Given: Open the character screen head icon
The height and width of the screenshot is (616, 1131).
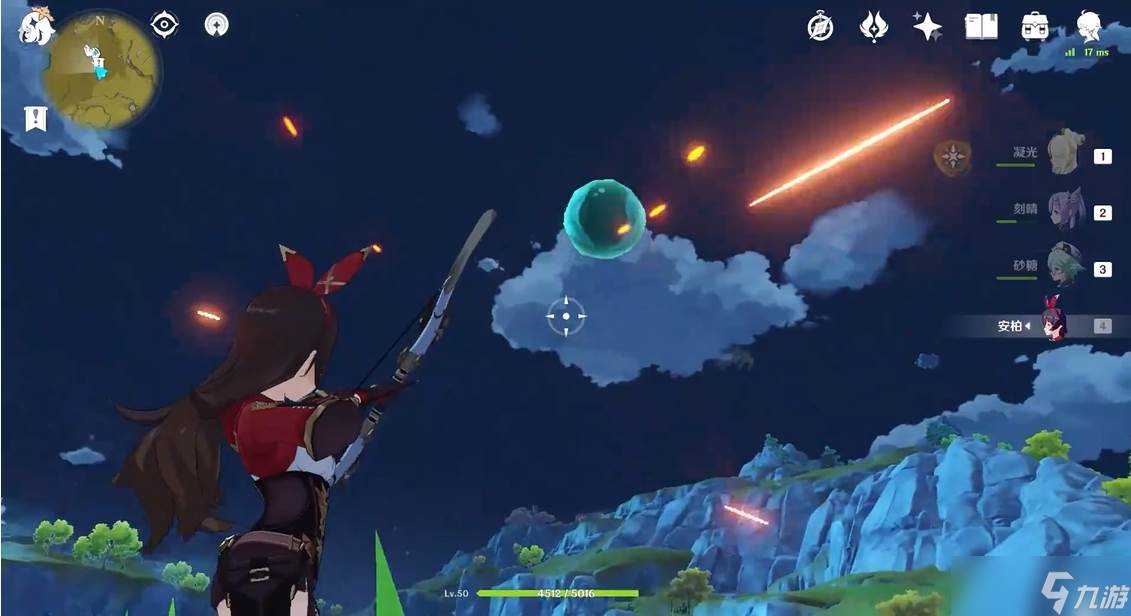Looking at the screenshot, I should tap(1089, 25).
